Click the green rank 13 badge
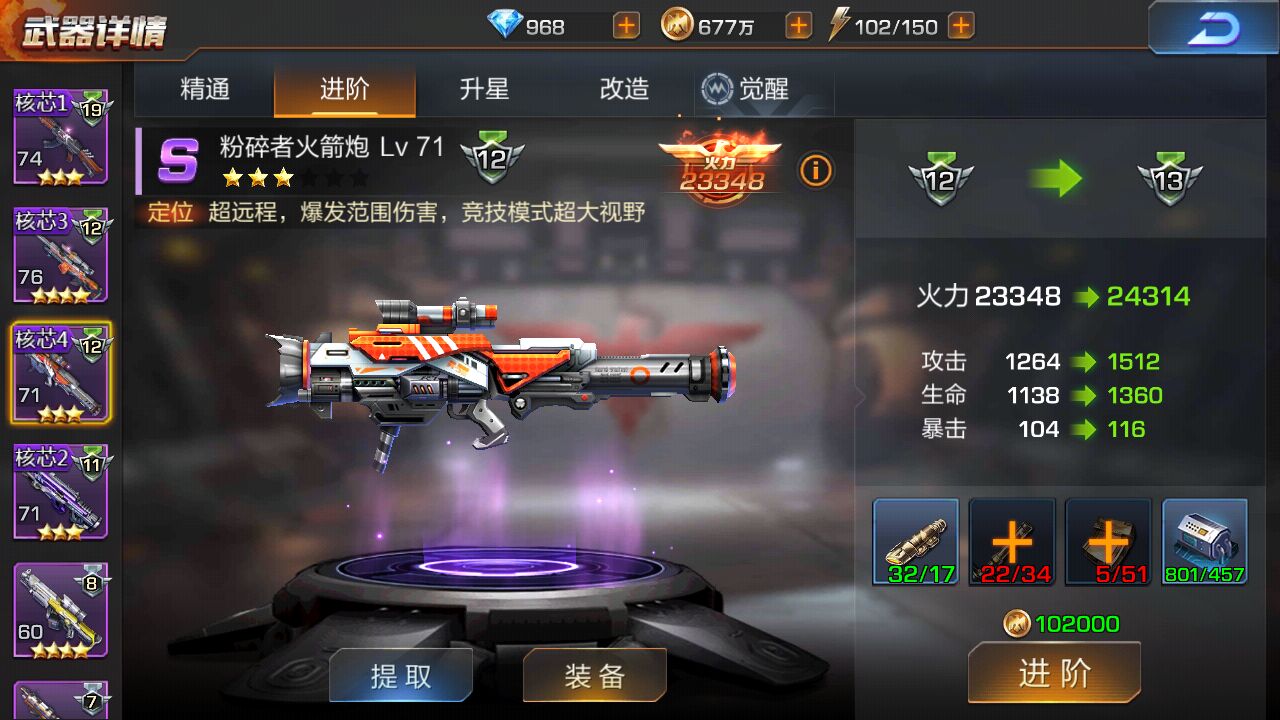The image size is (1280, 720). click(1168, 180)
